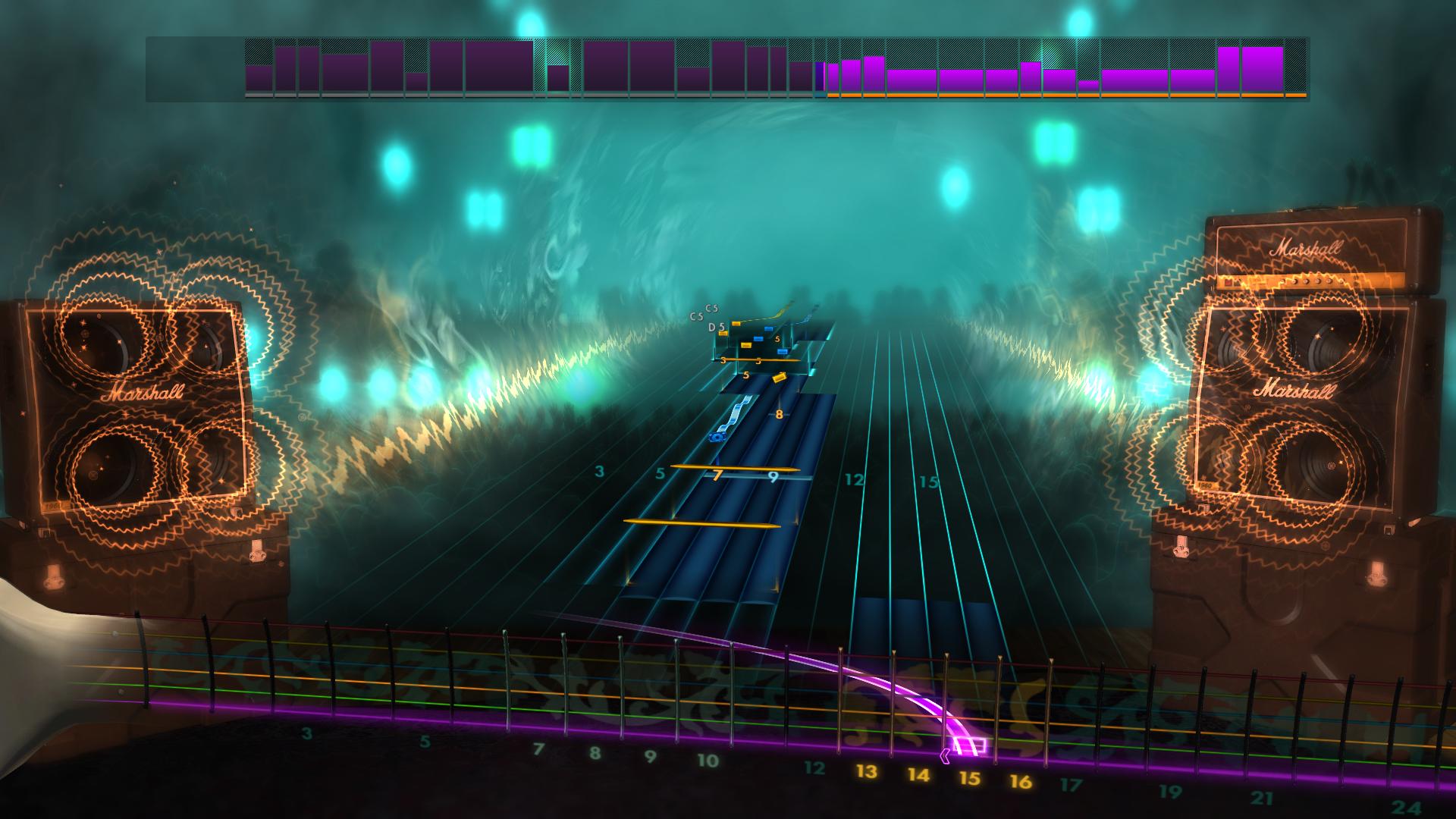
Task: Select the D5 power chord label
Action: tap(715, 328)
